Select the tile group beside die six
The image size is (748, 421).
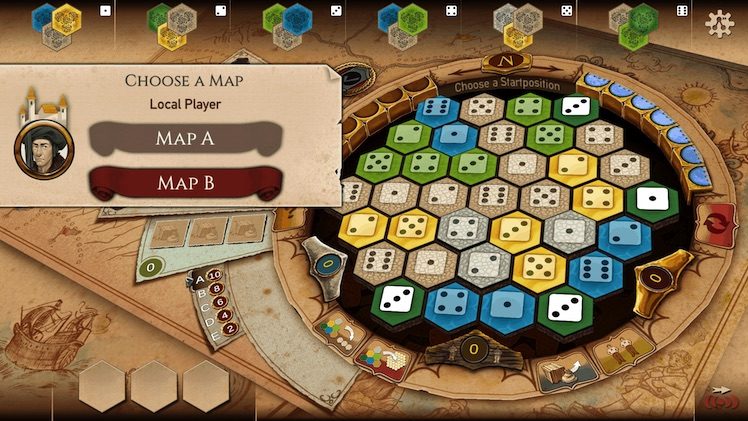point(633,24)
